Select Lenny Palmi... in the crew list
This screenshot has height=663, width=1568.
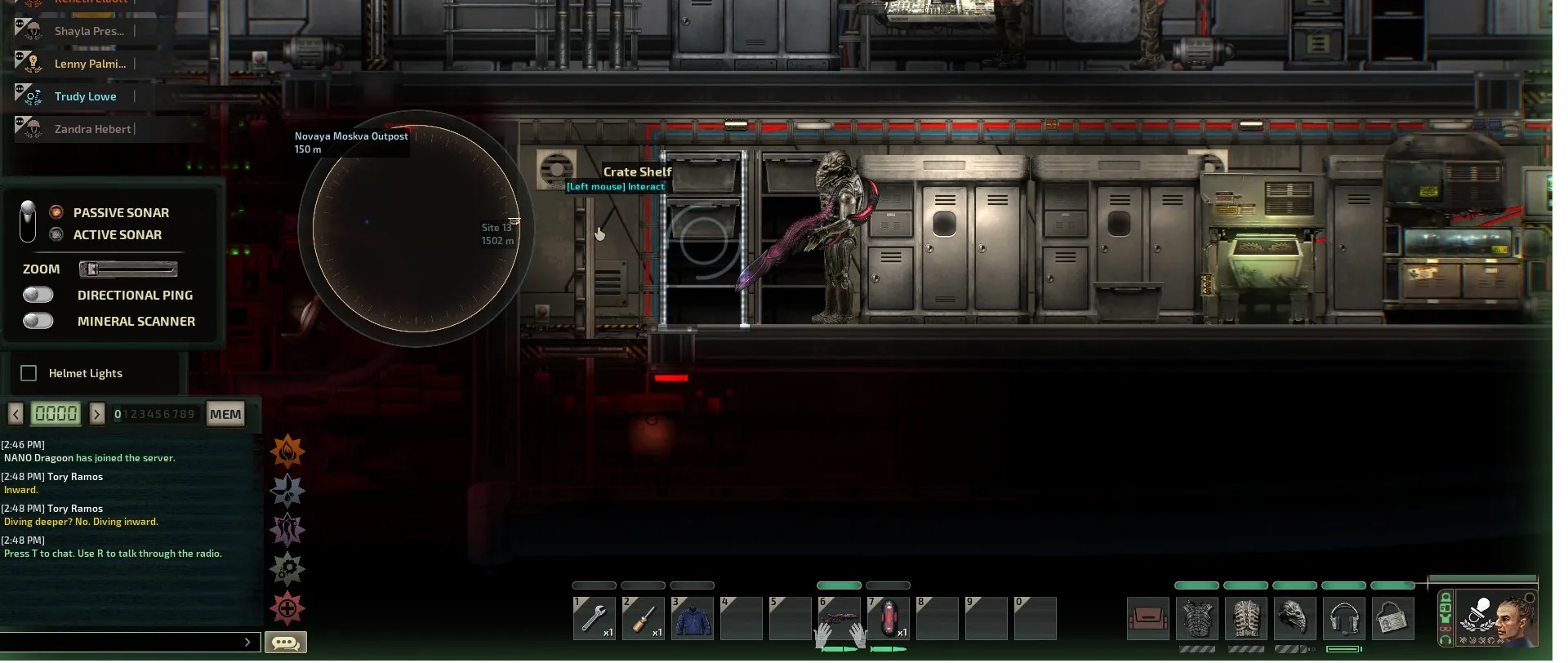click(x=89, y=64)
